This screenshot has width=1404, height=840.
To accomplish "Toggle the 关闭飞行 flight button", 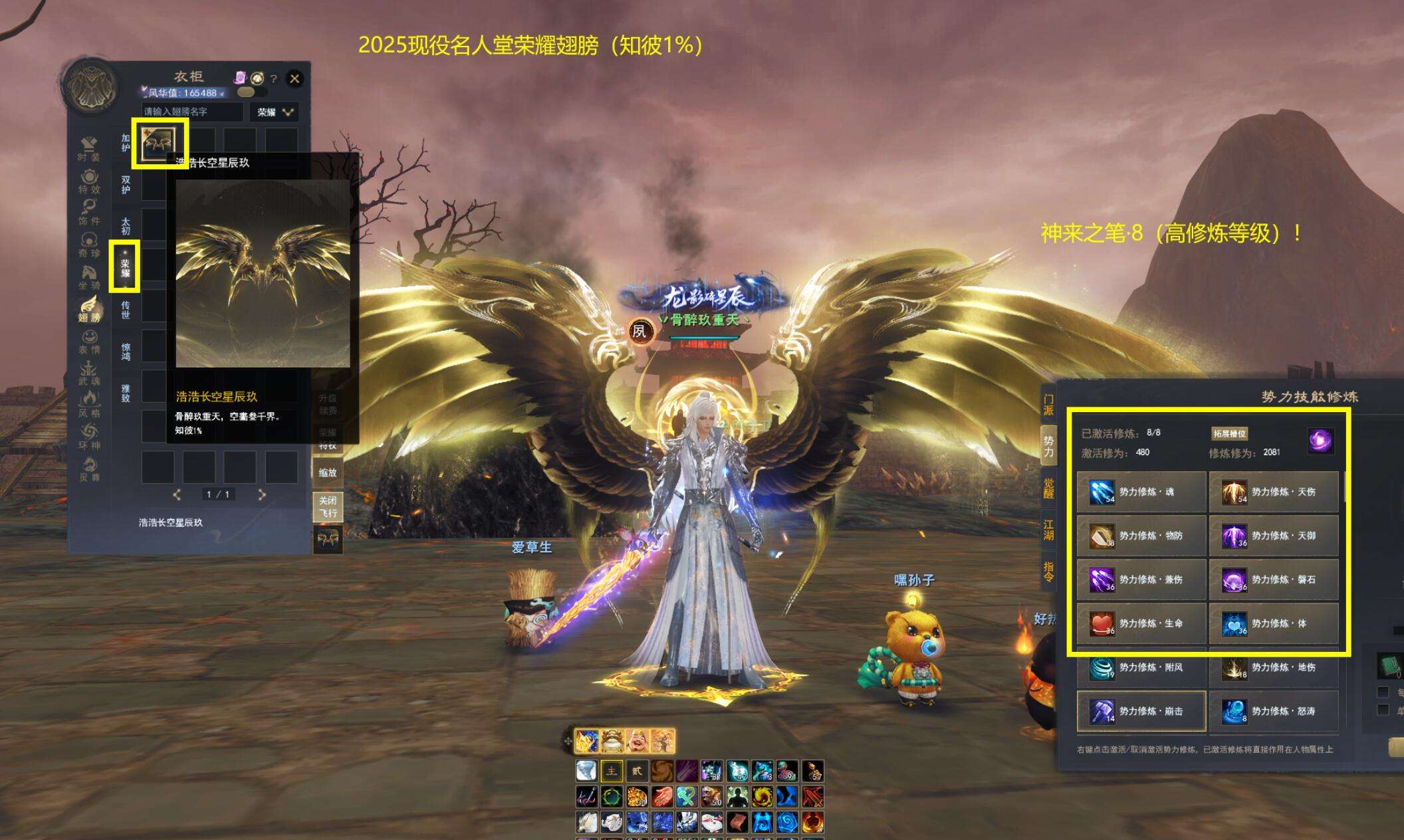I will tap(328, 507).
